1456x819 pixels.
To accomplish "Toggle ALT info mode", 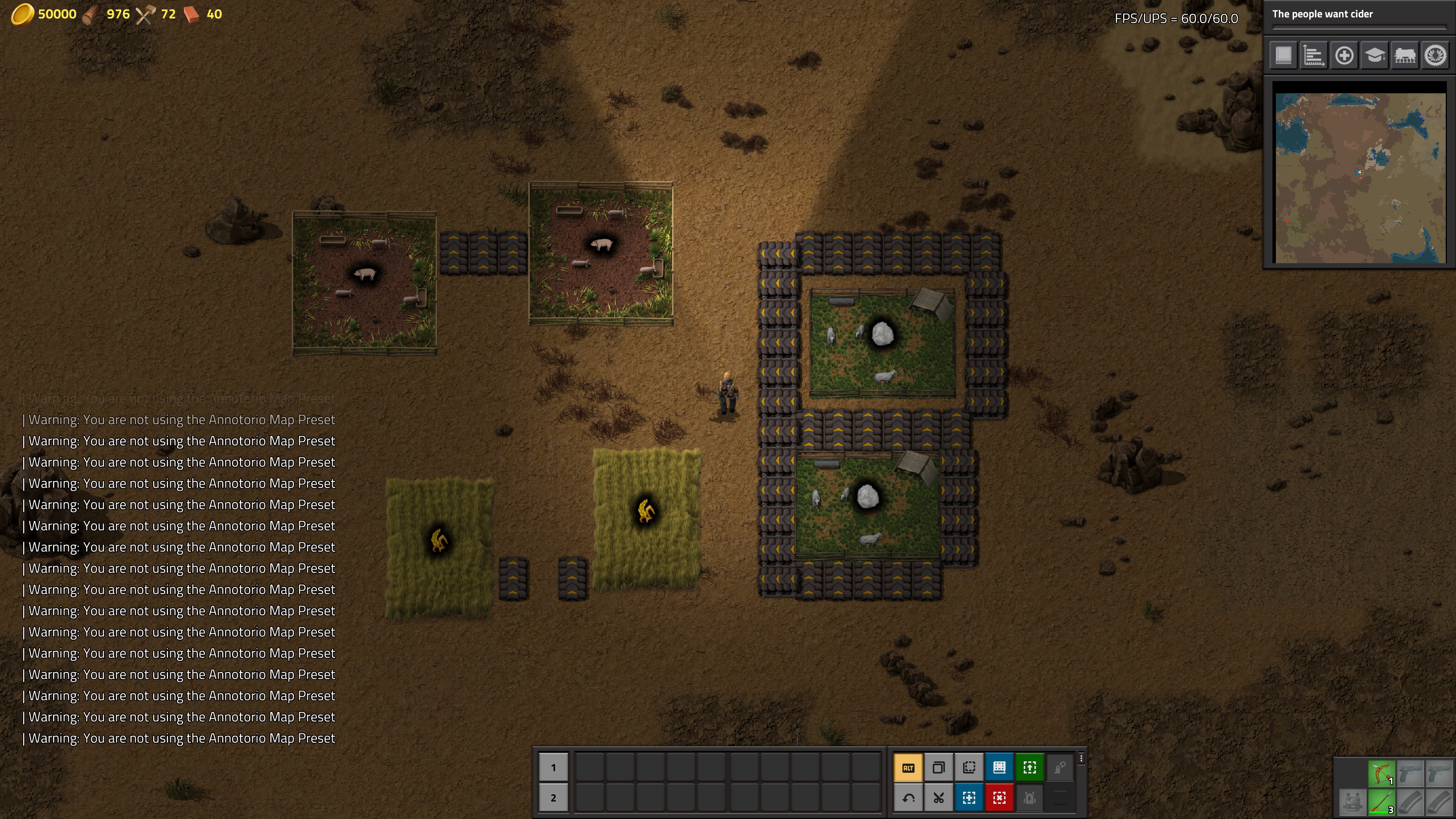I will coord(908,767).
